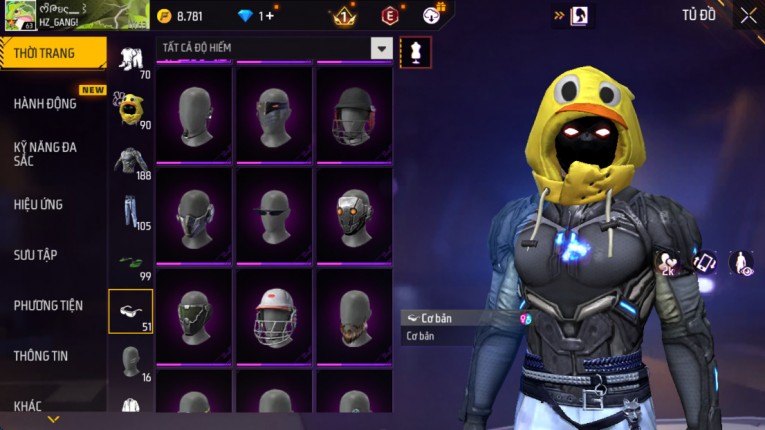The height and width of the screenshot is (430, 765).
Task: Go to the Sưu Tập tab
Action: click(x=35, y=255)
